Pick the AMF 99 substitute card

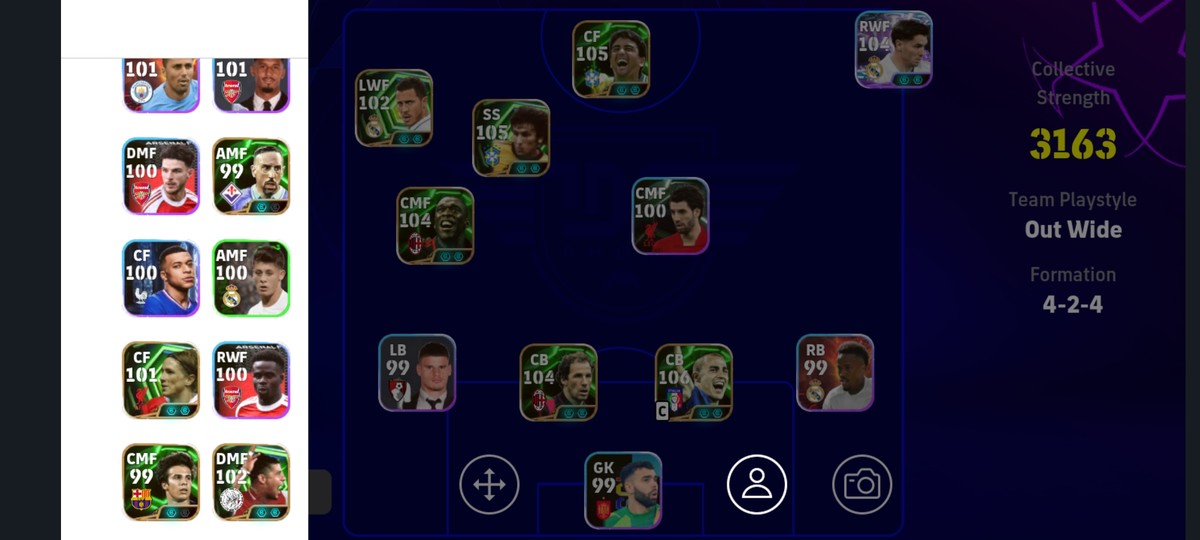click(x=251, y=176)
